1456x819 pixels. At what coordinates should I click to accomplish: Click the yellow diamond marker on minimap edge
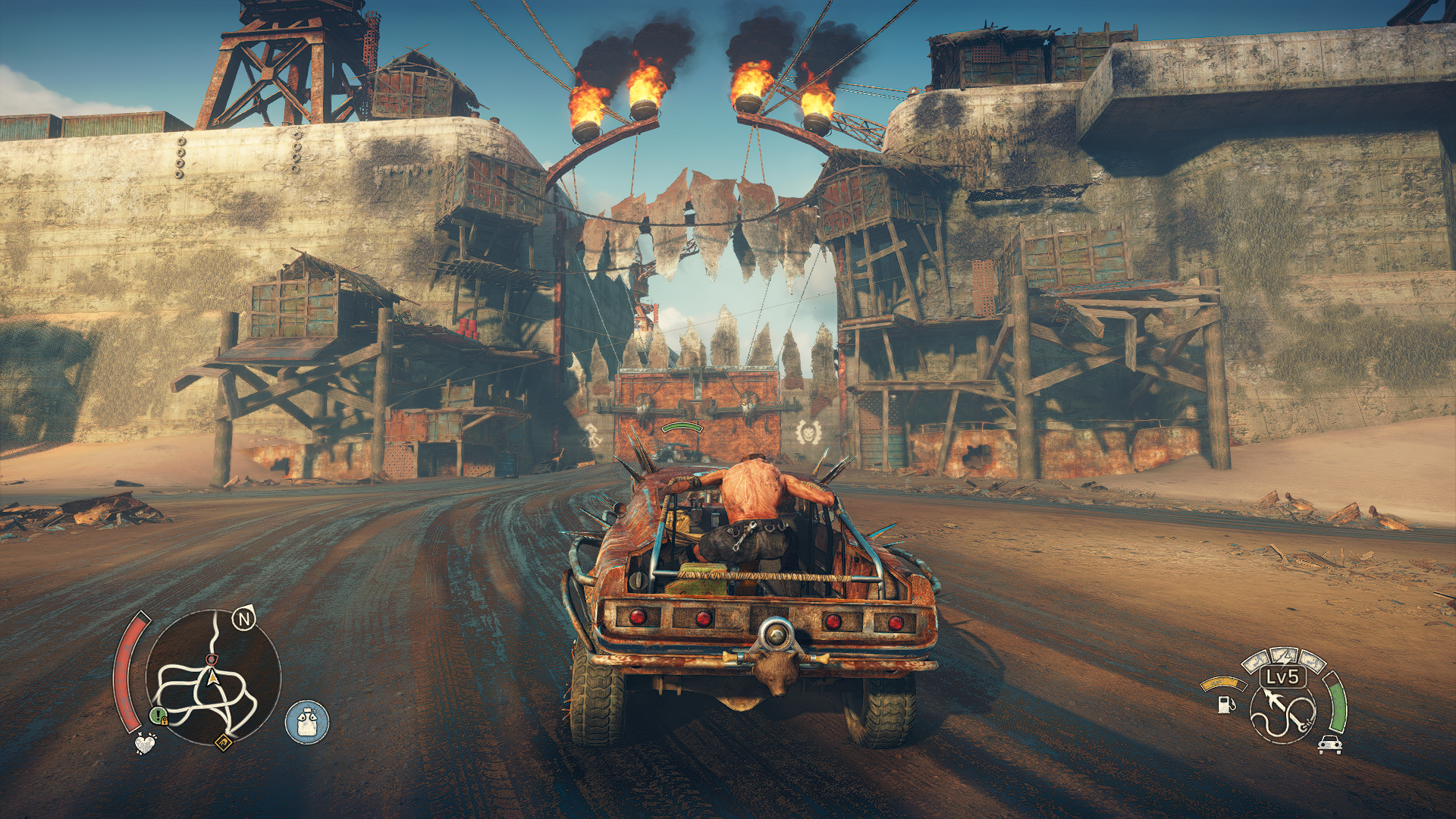point(224,742)
